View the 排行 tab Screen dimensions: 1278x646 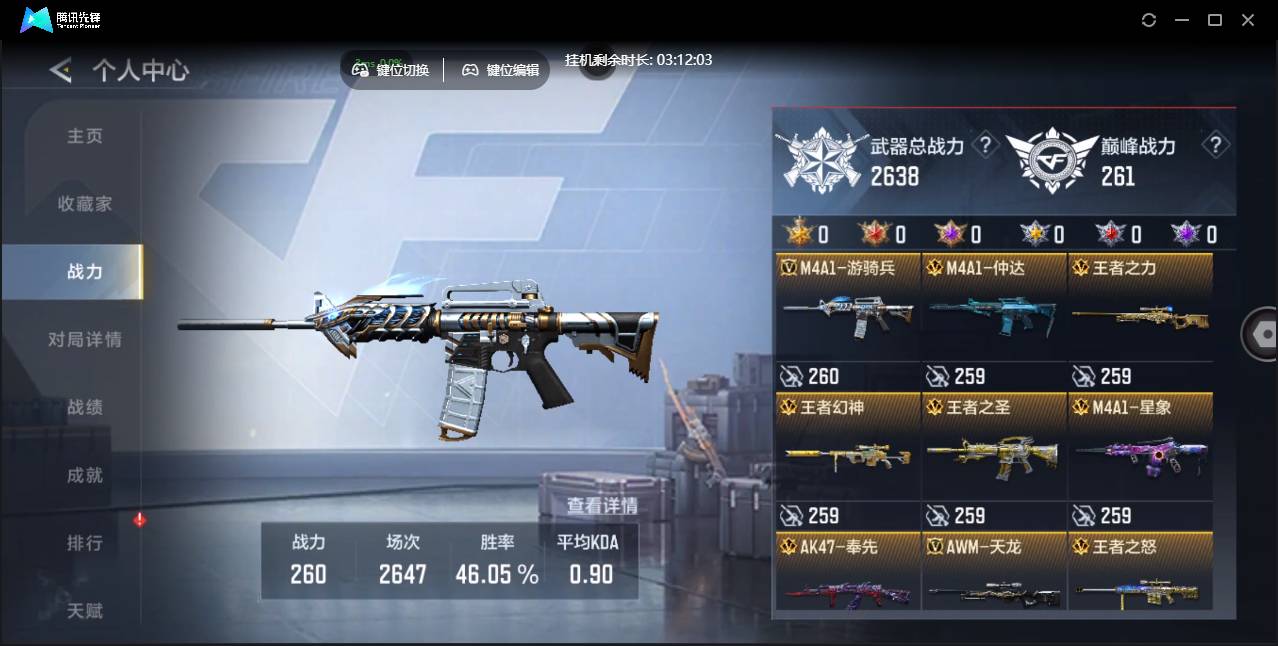(85, 544)
